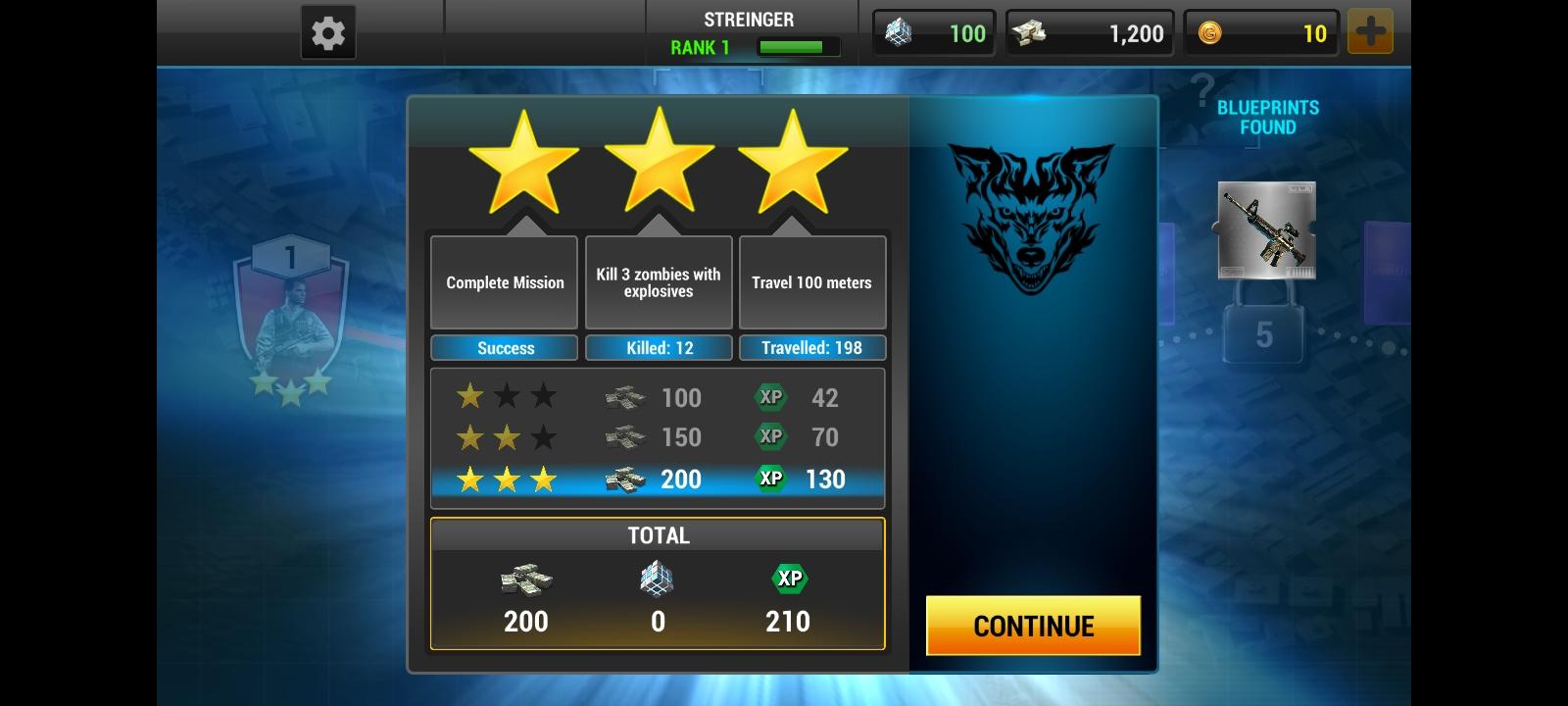The width and height of the screenshot is (1568, 706).
Task: Click the cash stack icon under TOTAL
Action: [x=526, y=580]
